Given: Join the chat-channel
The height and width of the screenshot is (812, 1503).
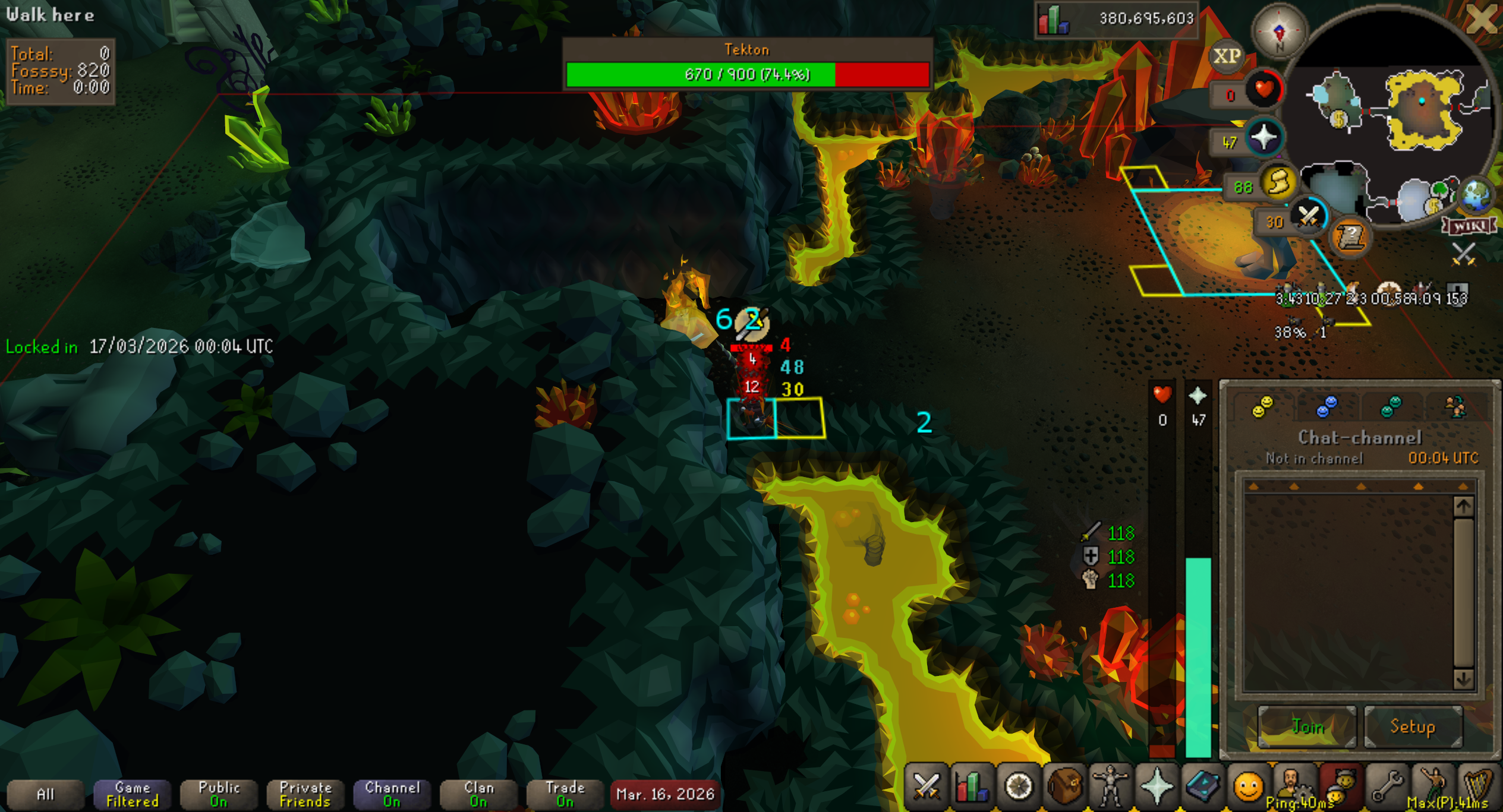Looking at the screenshot, I should coord(1307,726).
